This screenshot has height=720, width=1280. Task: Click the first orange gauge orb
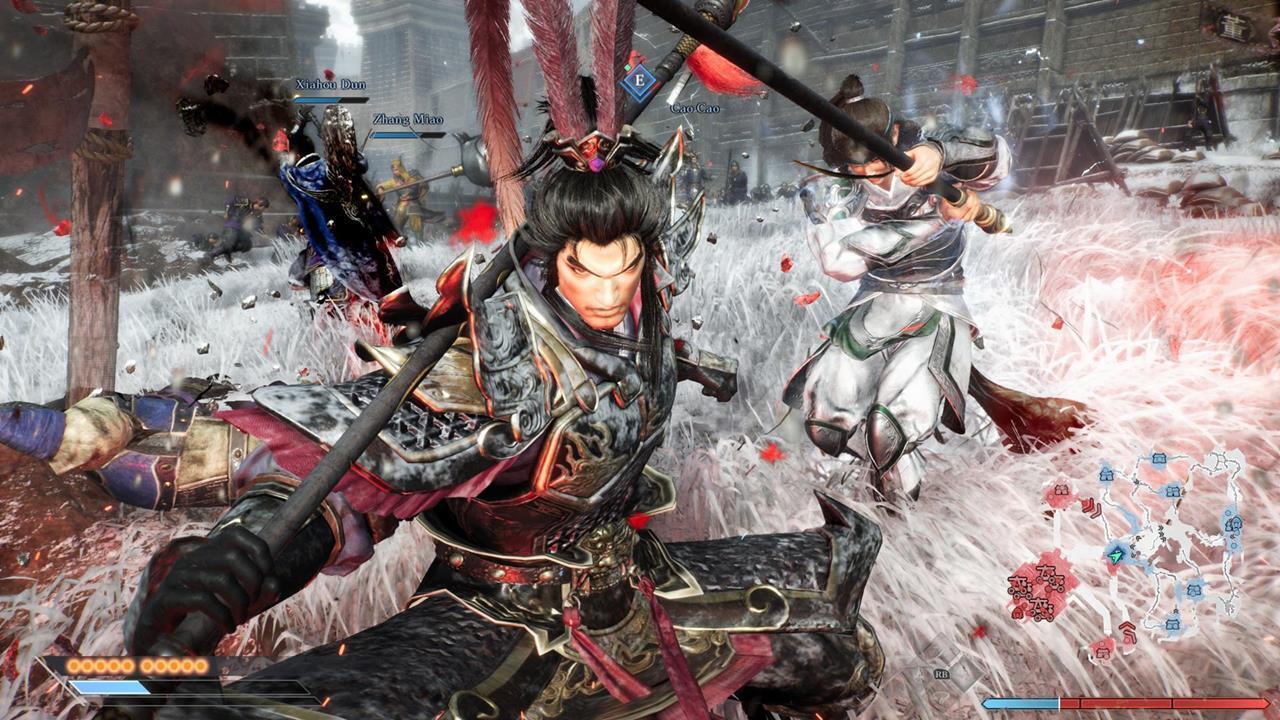coord(73,664)
